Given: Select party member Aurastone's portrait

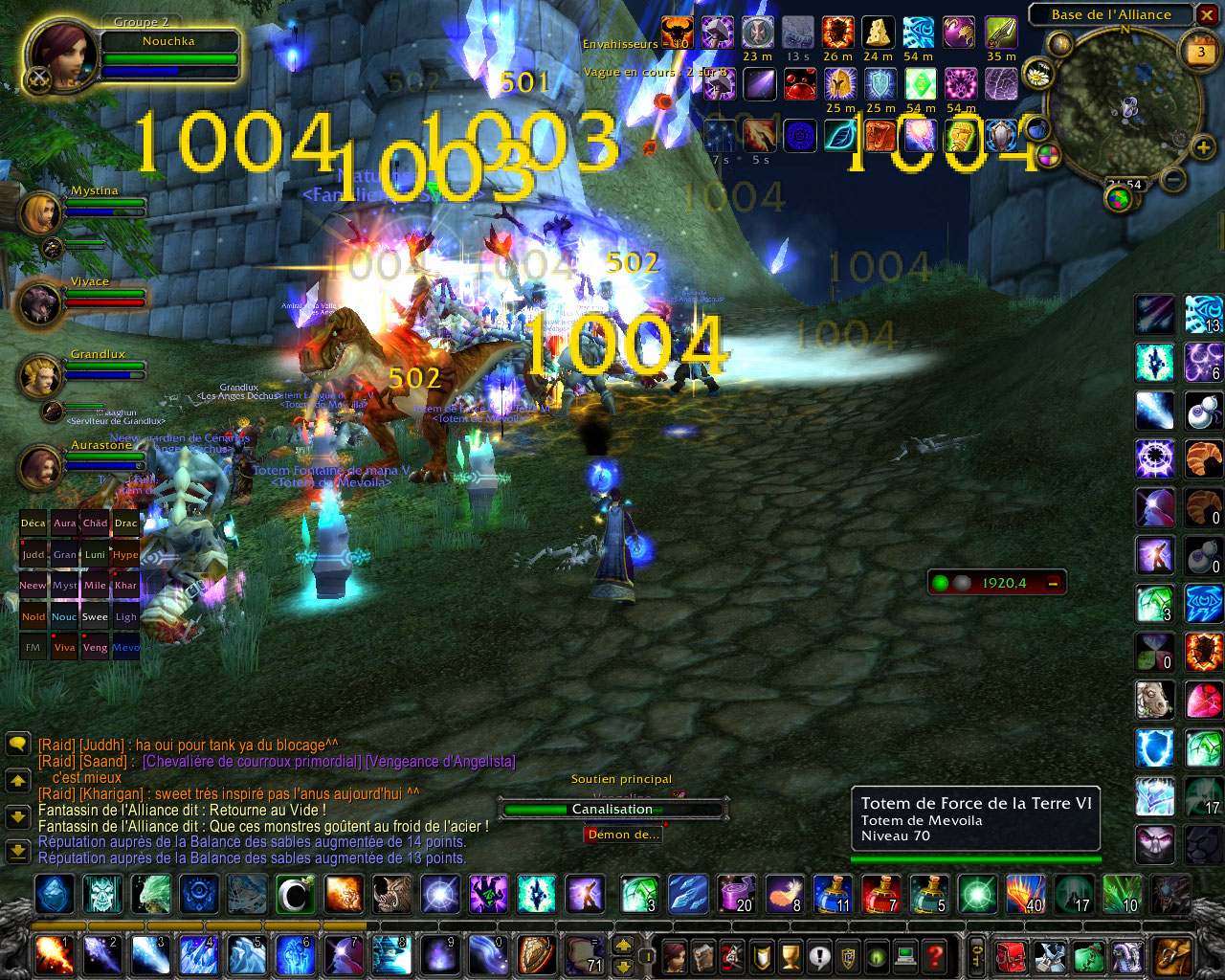Looking at the screenshot, I should pos(39,467).
